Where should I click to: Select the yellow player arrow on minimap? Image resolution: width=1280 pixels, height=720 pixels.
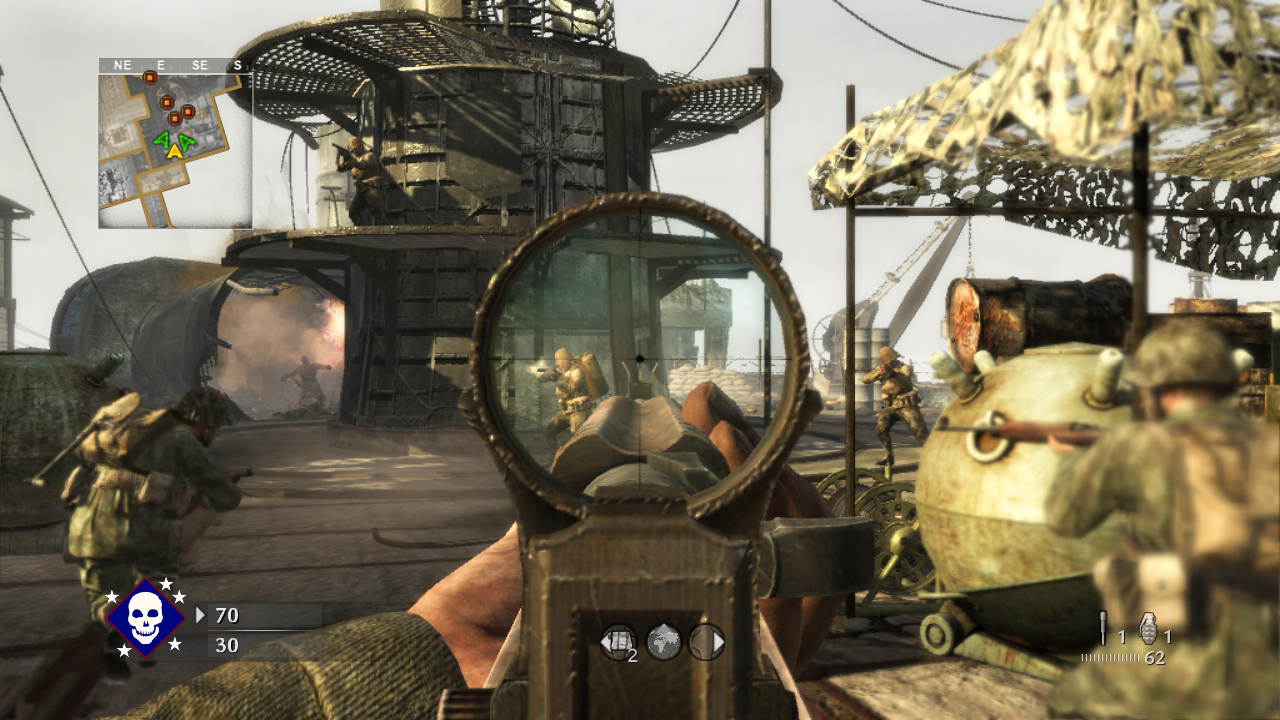tap(175, 150)
